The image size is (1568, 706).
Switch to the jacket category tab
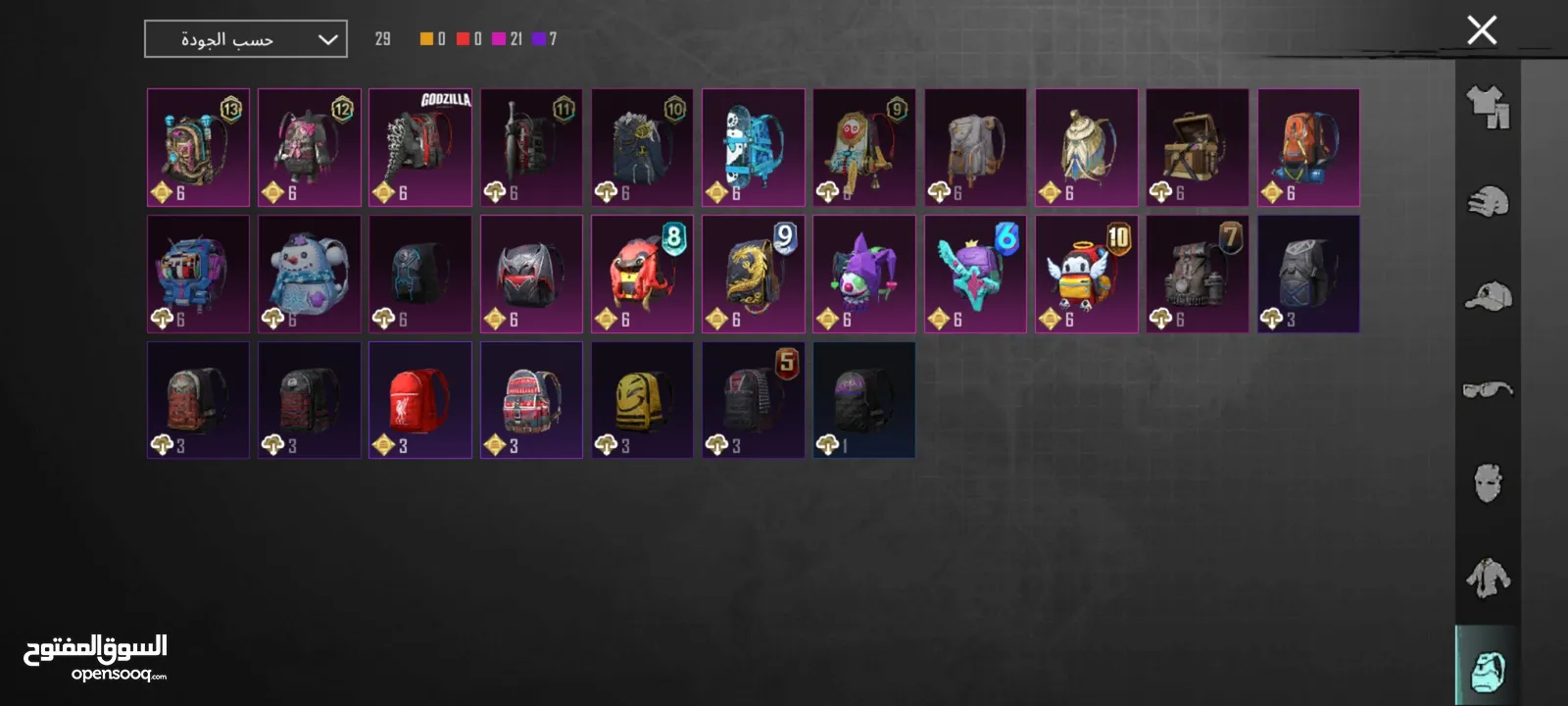tap(1488, 577)
